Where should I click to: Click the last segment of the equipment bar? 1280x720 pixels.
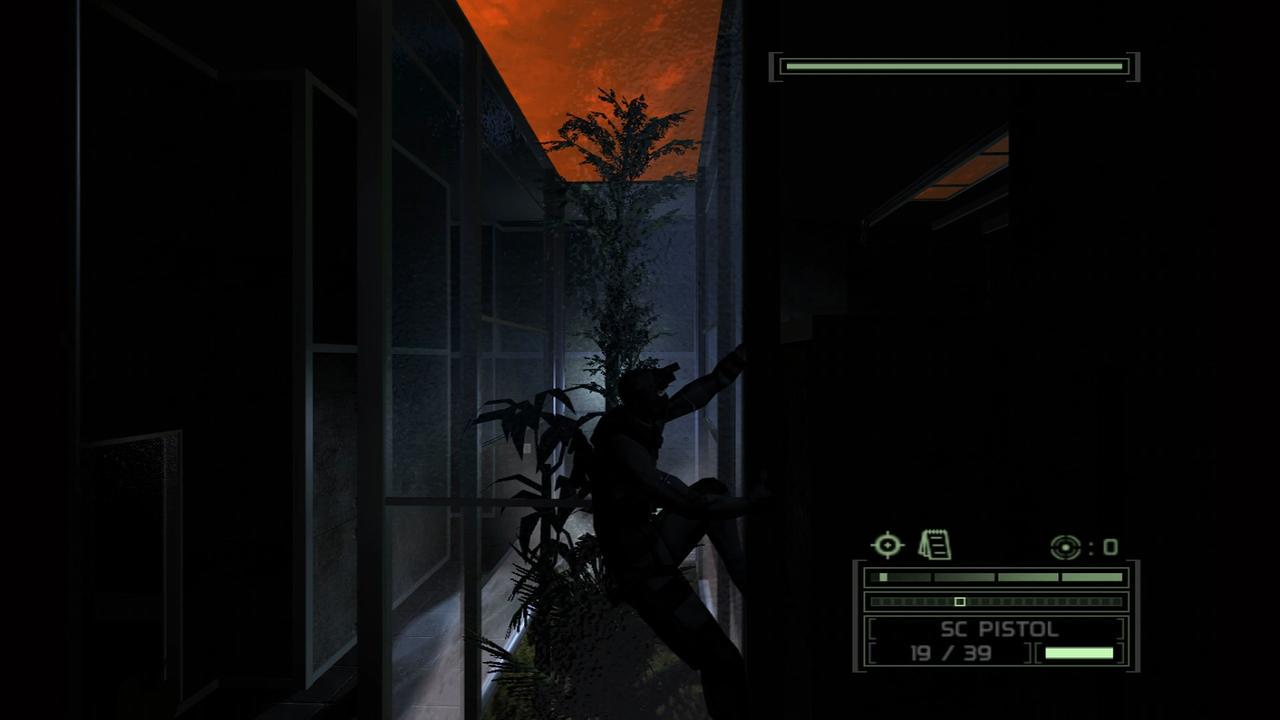coord(1092,577)
